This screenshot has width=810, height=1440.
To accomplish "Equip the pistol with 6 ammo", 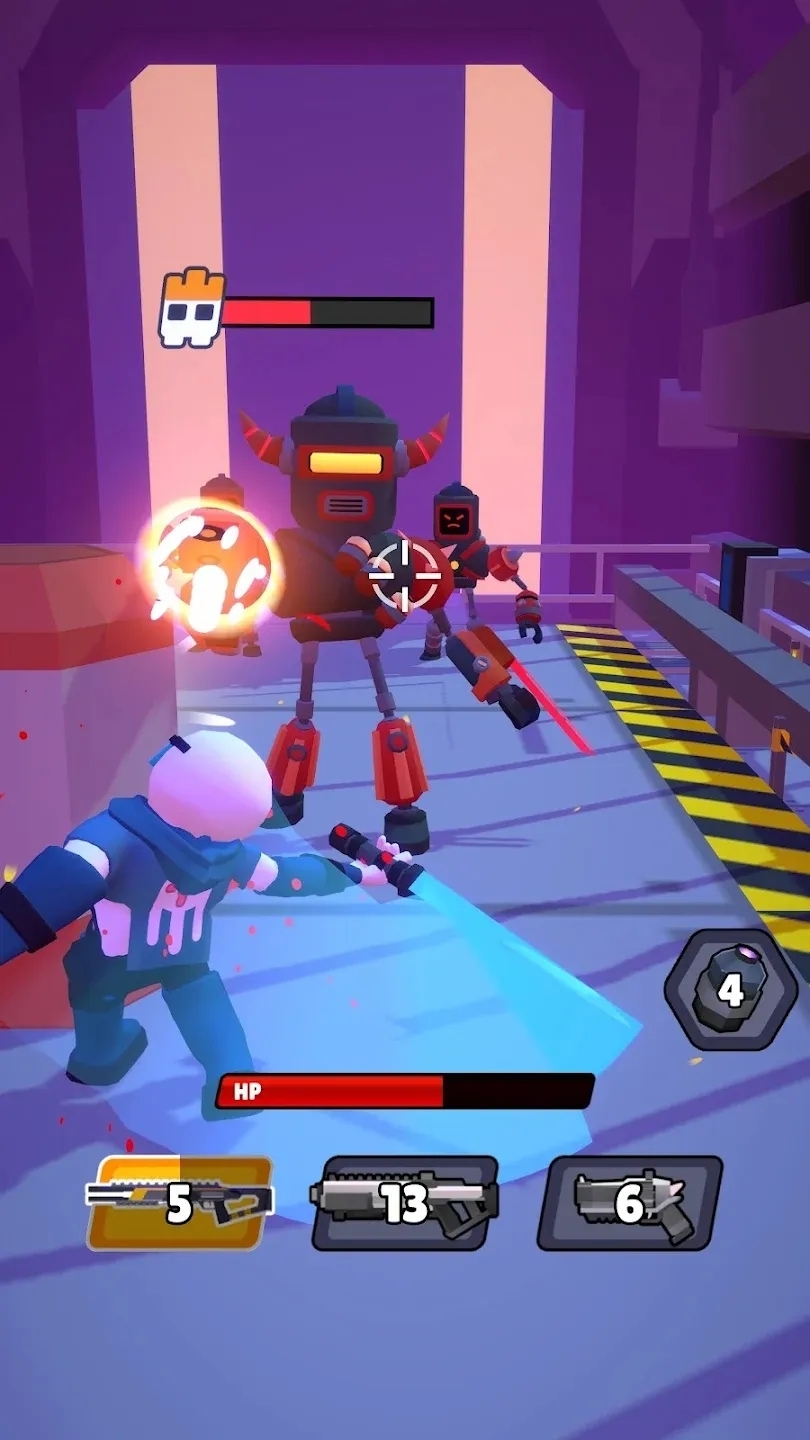I will [630, 1203].
